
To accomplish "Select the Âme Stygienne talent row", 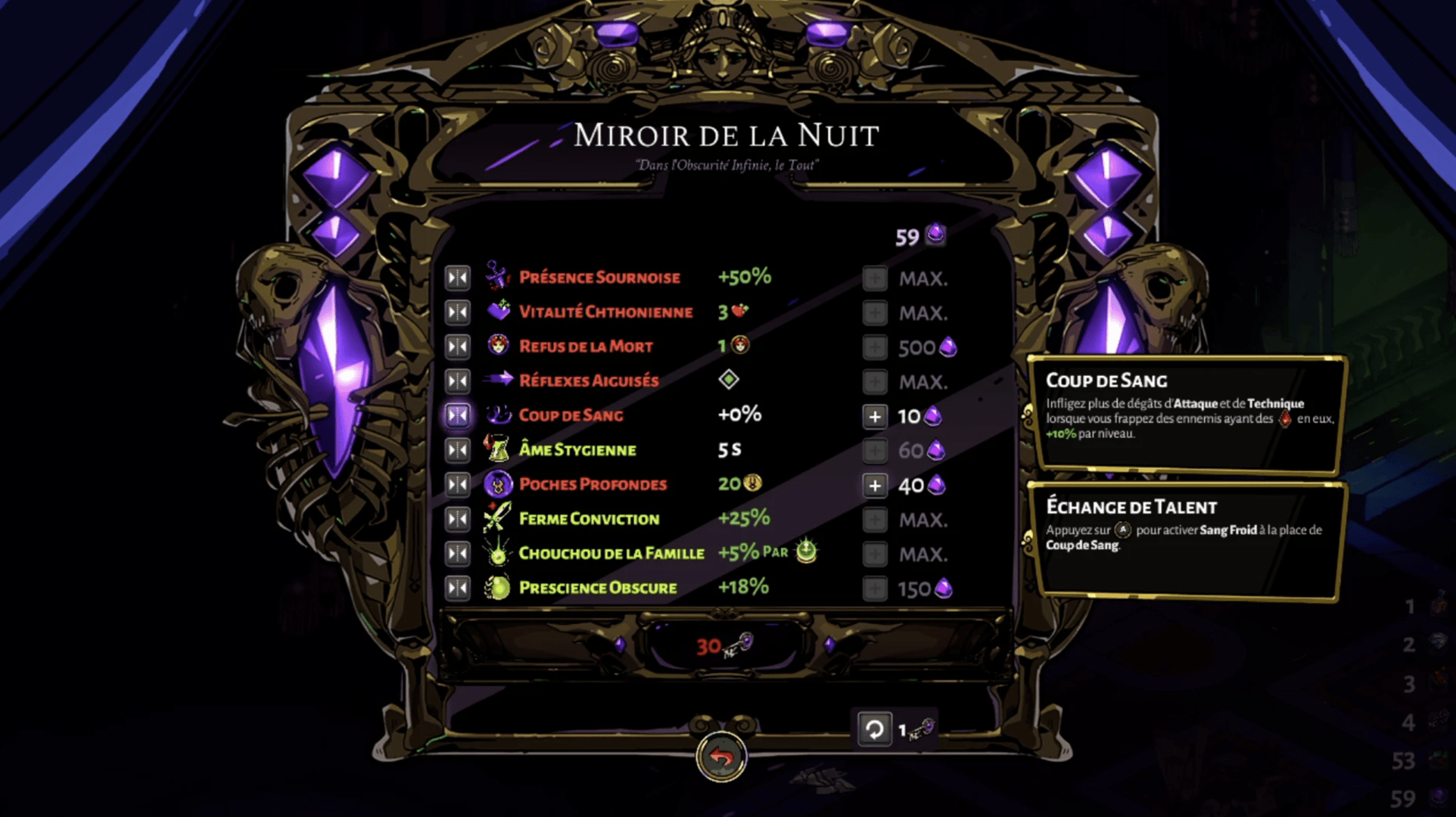I will 577,450.
